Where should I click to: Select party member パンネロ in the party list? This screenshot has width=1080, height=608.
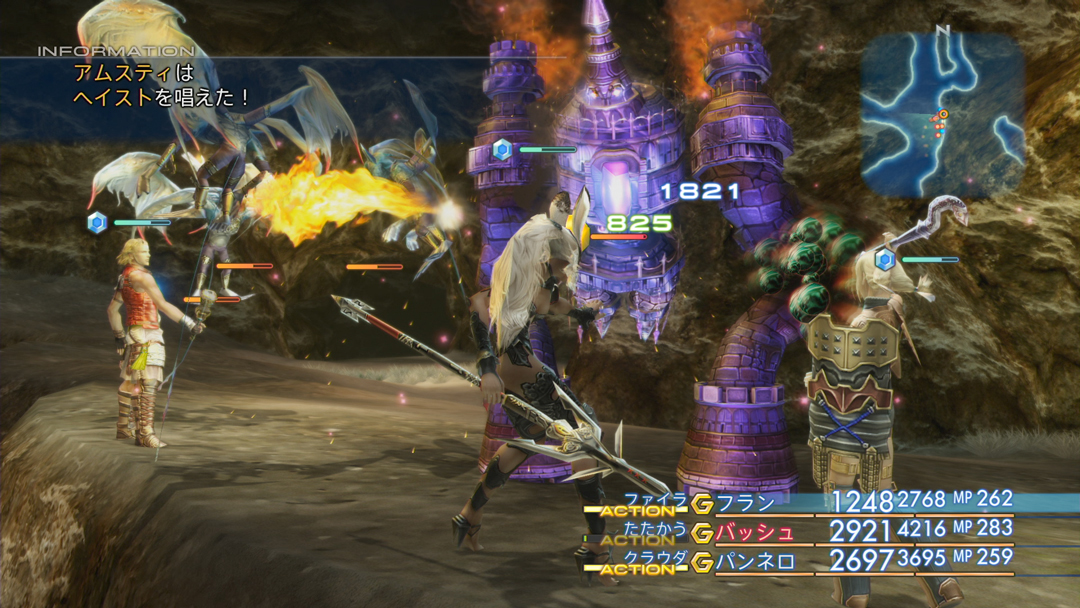coord(756,562)
